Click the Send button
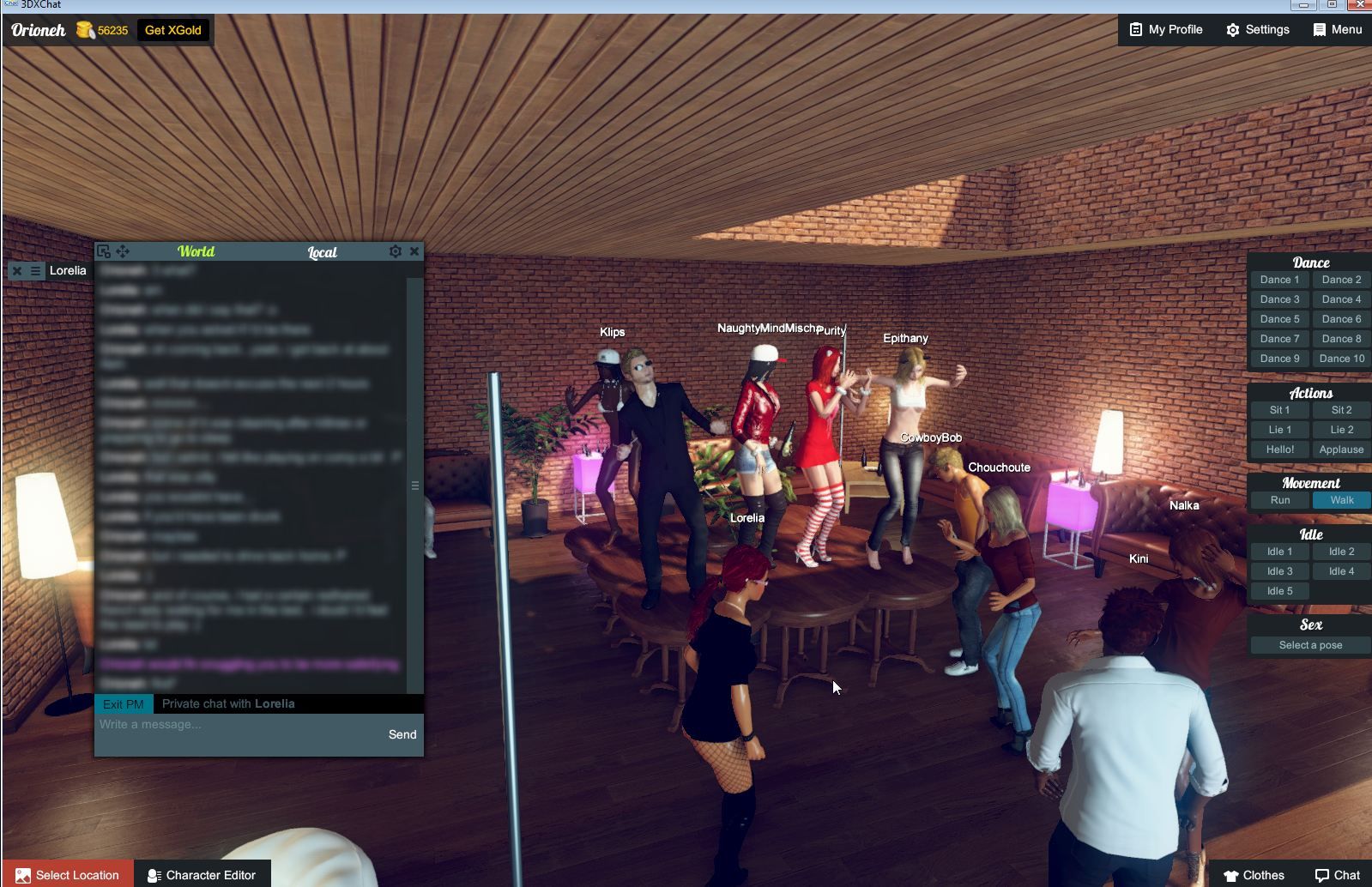 pos(402,734)
